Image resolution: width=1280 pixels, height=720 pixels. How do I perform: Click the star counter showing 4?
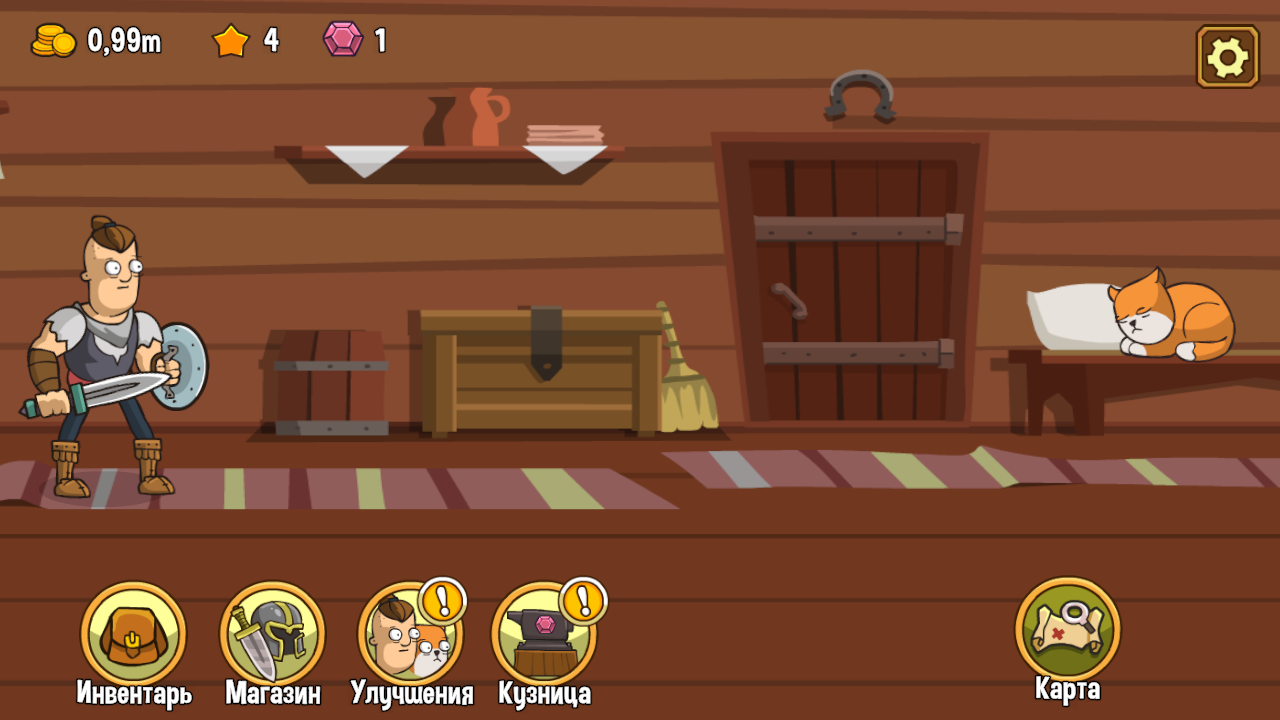point(245,42)
